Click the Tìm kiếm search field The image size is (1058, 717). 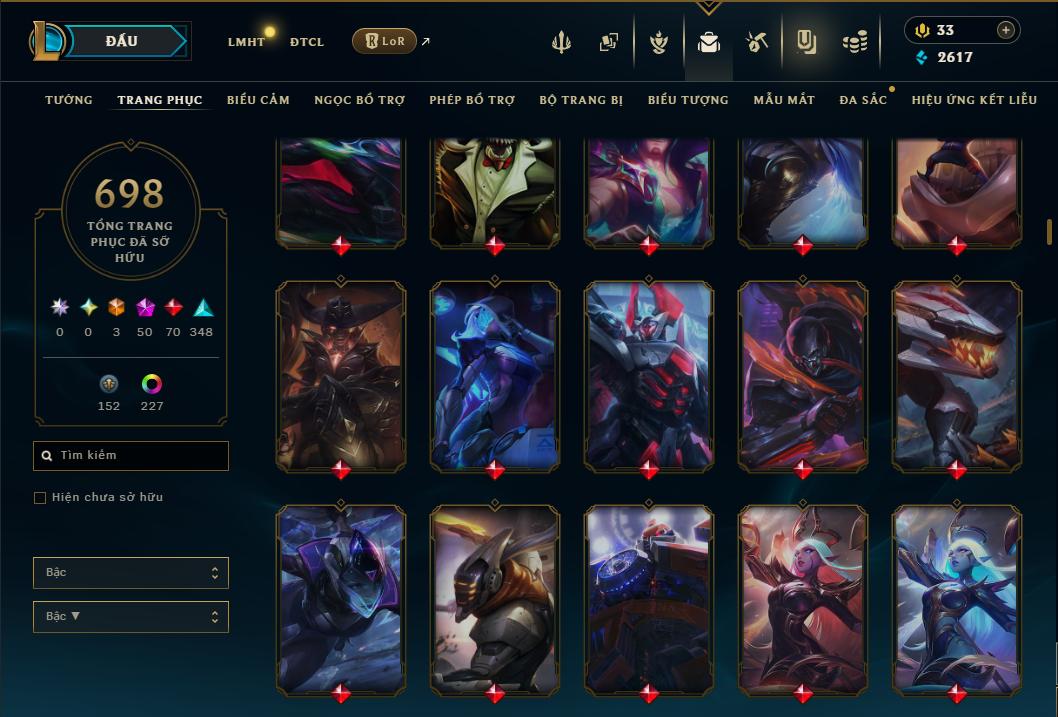[131, 456]
